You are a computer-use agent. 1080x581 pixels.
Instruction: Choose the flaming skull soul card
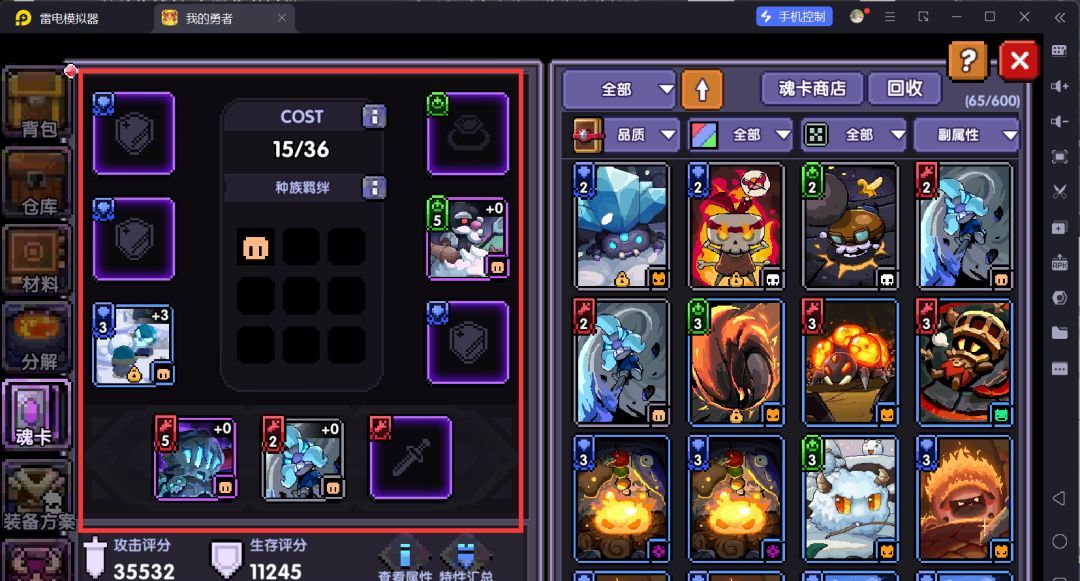coord(736,226)
